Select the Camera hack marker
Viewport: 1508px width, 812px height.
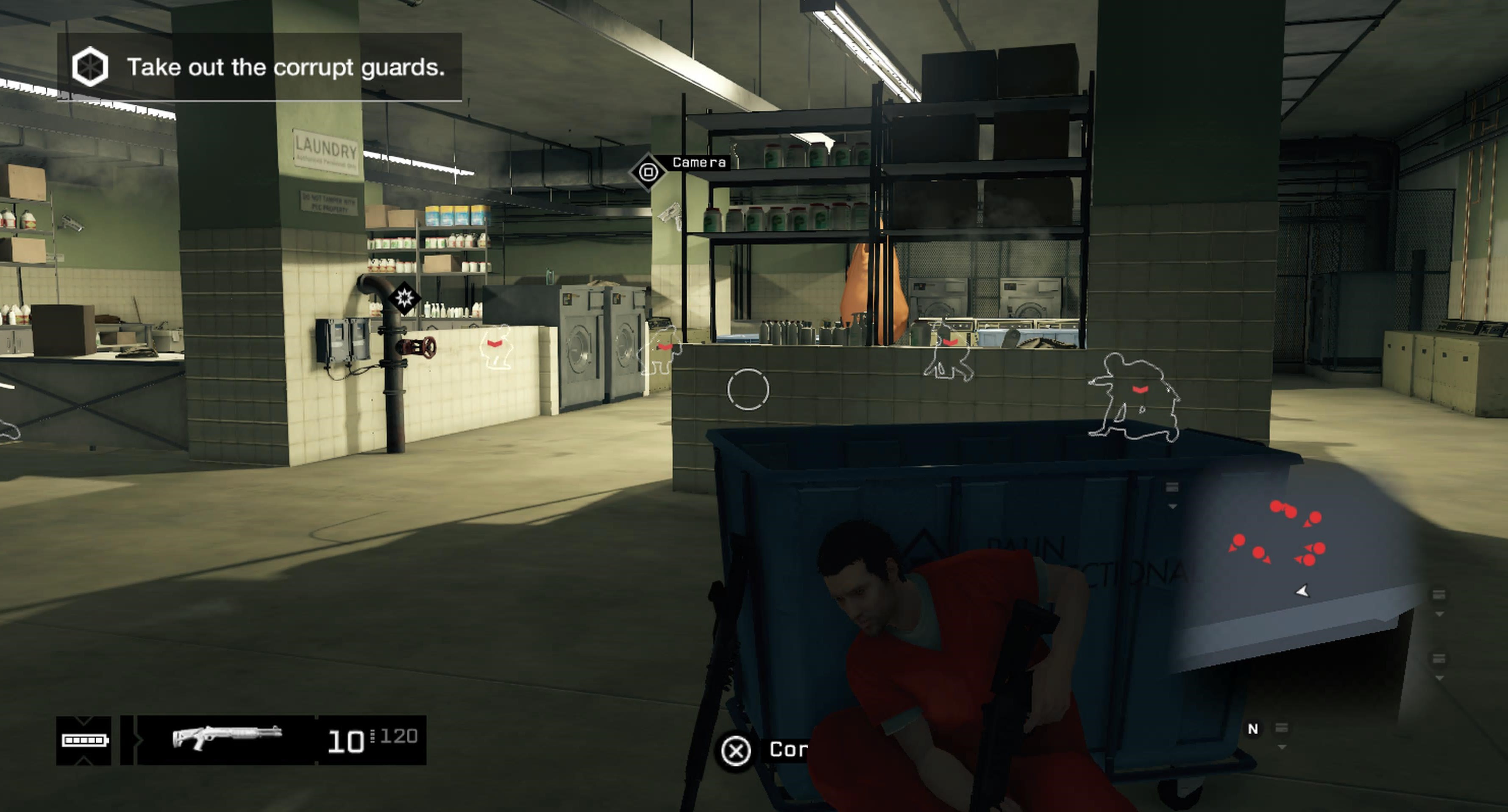(x=648, y=172)
